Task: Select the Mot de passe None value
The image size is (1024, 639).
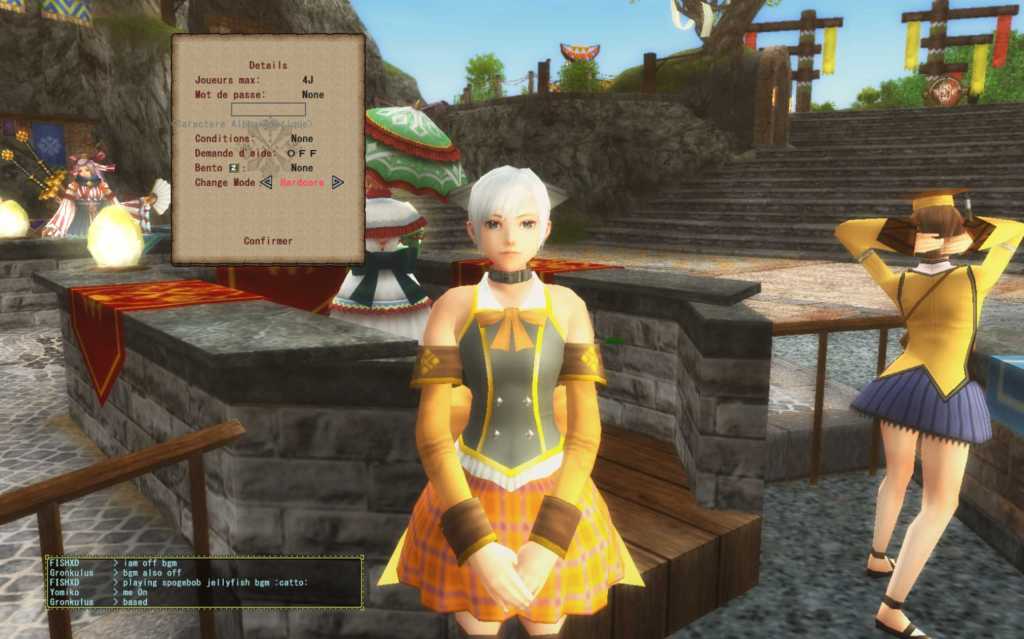Action: 312,95
